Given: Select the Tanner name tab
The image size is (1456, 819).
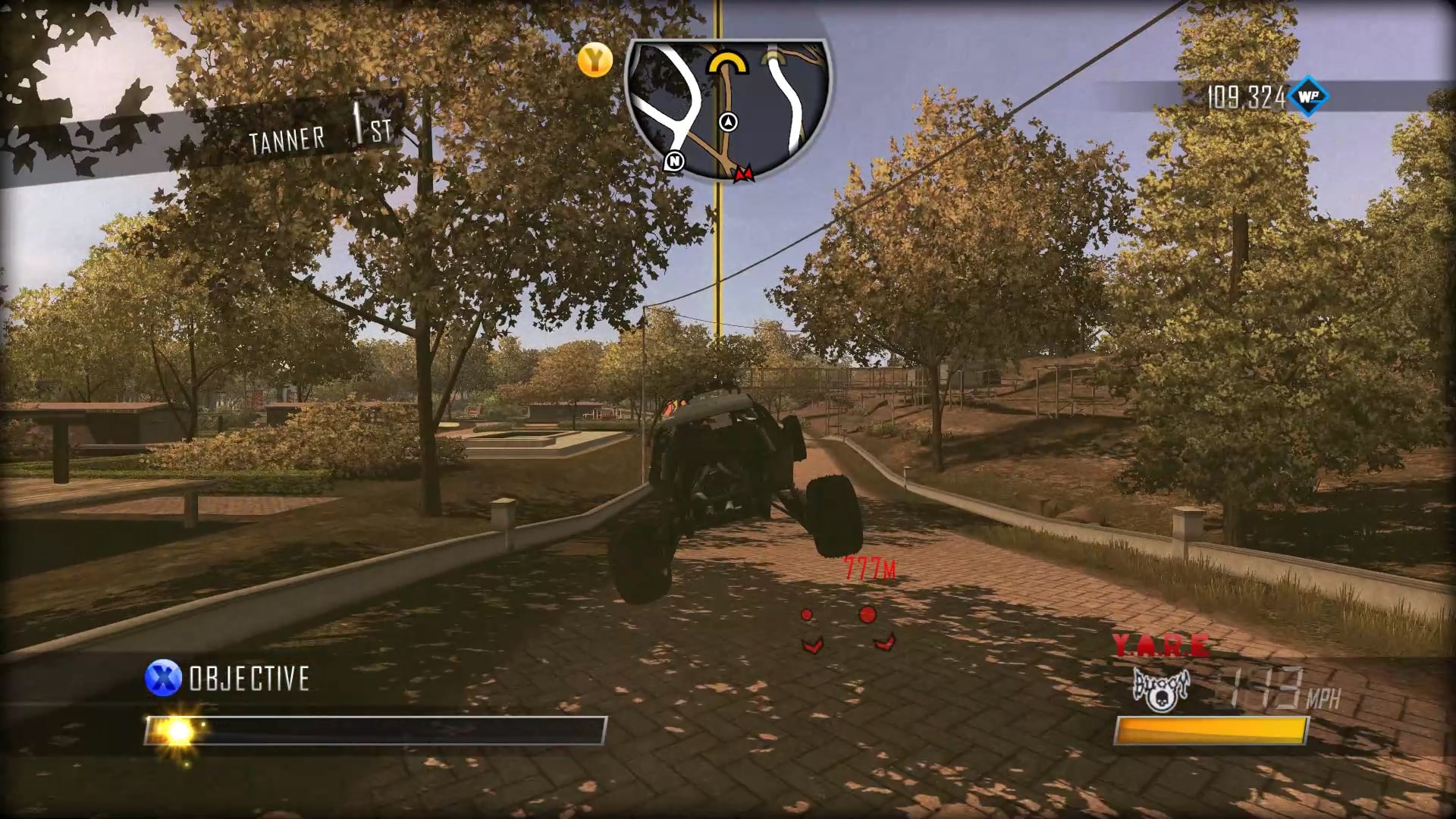Looking at the screenshot, I should tap(287, 137).
